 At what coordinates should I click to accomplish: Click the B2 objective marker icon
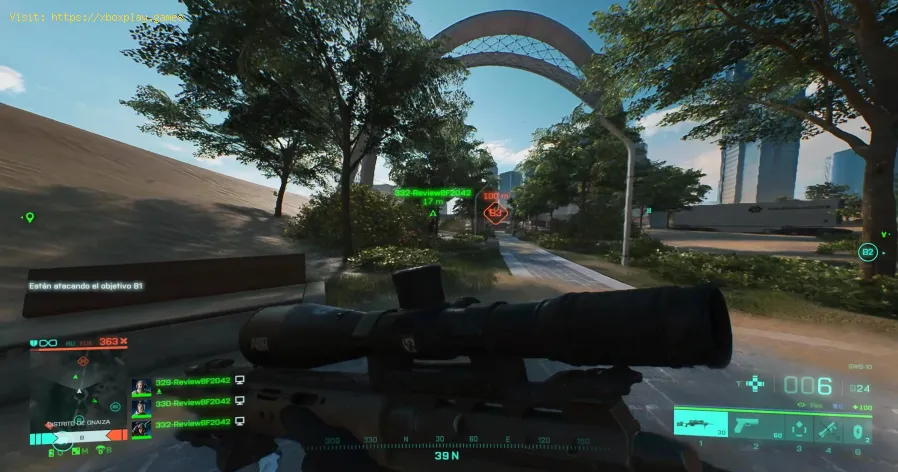pyautogui.click(x=868, y=252)
